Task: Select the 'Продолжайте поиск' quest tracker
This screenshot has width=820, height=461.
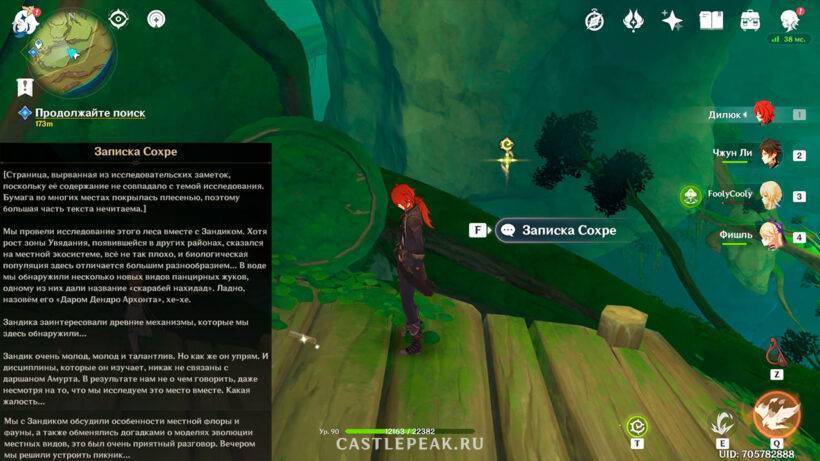Action: click(89, 114)
